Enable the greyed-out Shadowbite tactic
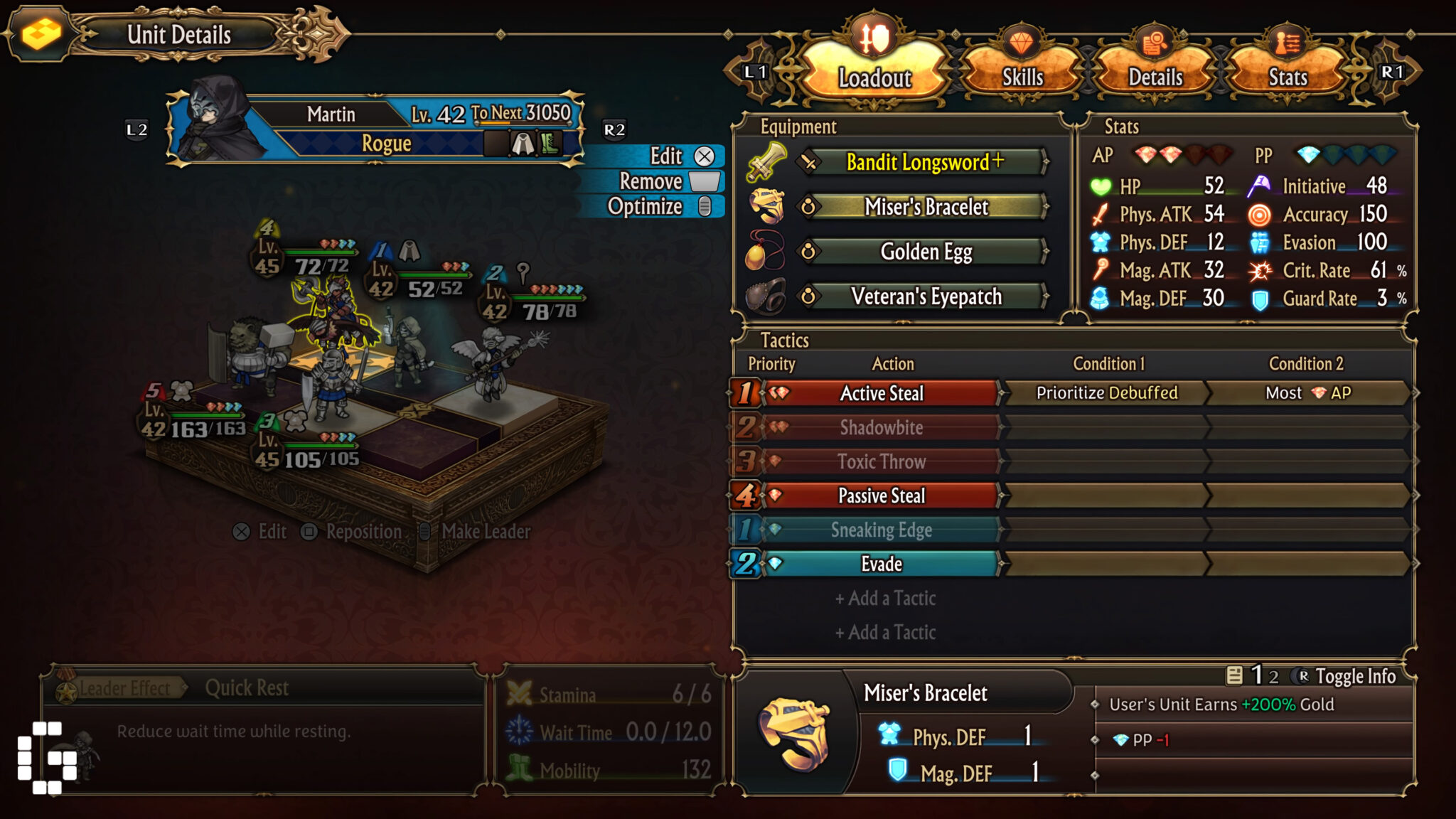This screenshot has height=819, width=1456. coord(882,427)
